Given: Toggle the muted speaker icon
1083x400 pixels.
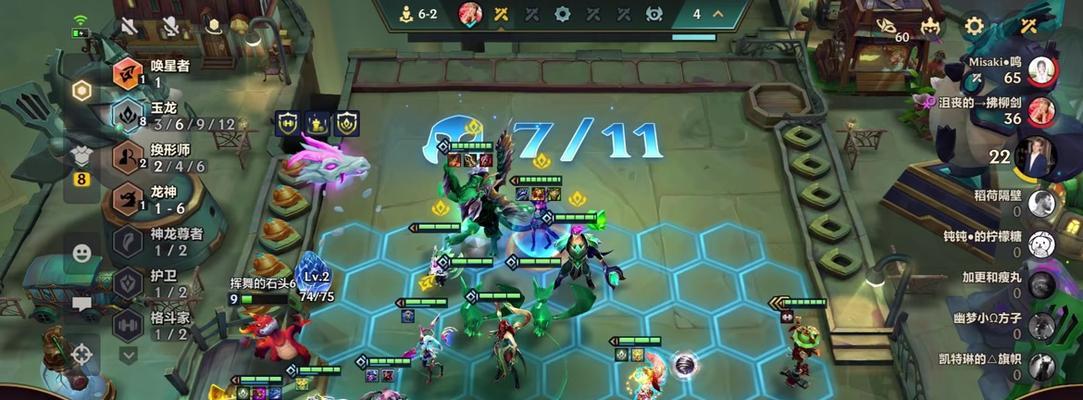Looking at the screenshot, I should [x=129, y=25].
